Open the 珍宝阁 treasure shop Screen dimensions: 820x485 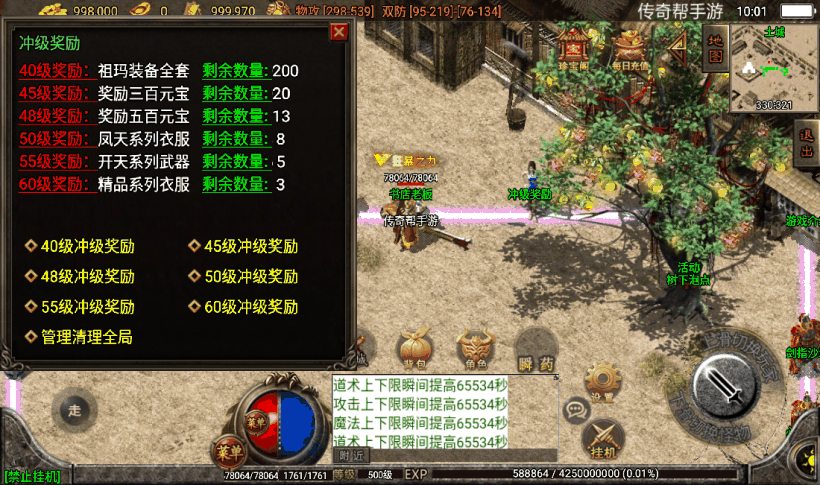point(573,48)
